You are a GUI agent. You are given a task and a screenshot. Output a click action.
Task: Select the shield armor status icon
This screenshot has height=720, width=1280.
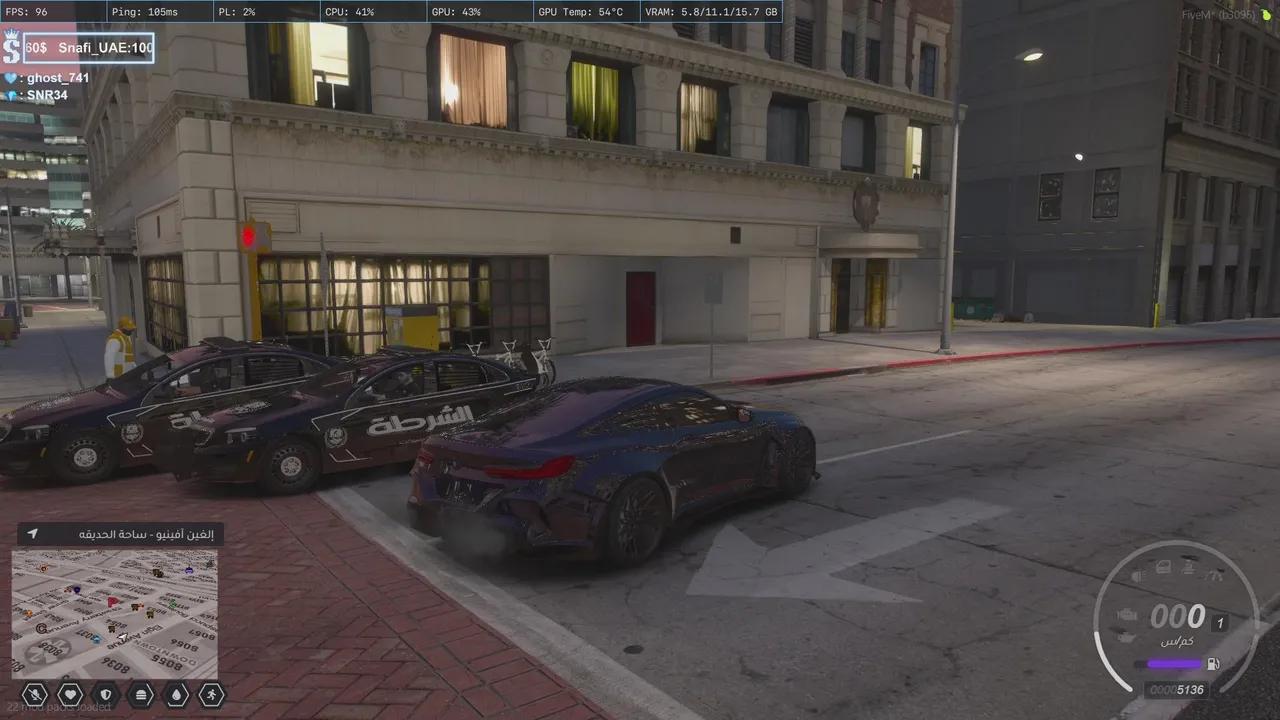click(x=105, y=693)
